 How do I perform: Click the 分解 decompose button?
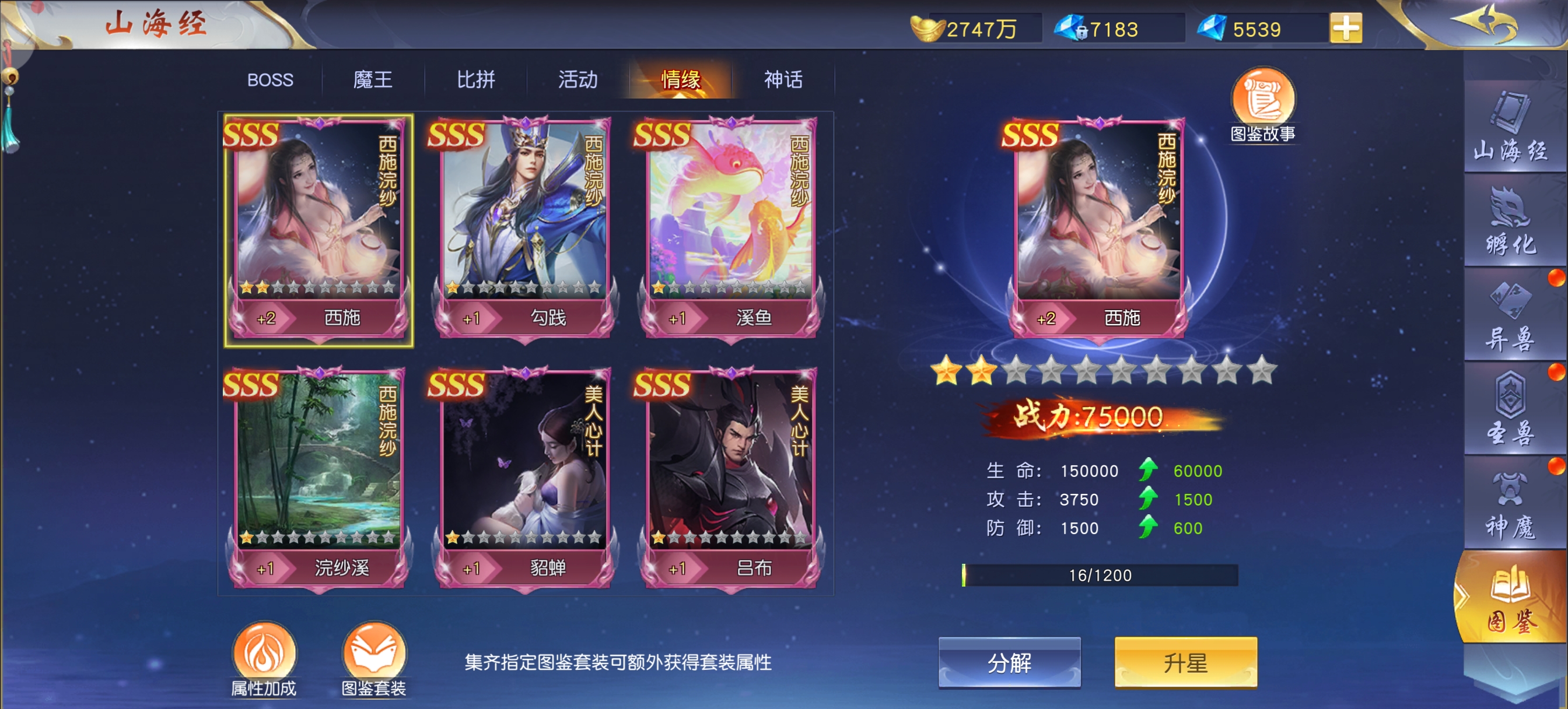point(1009,662)
